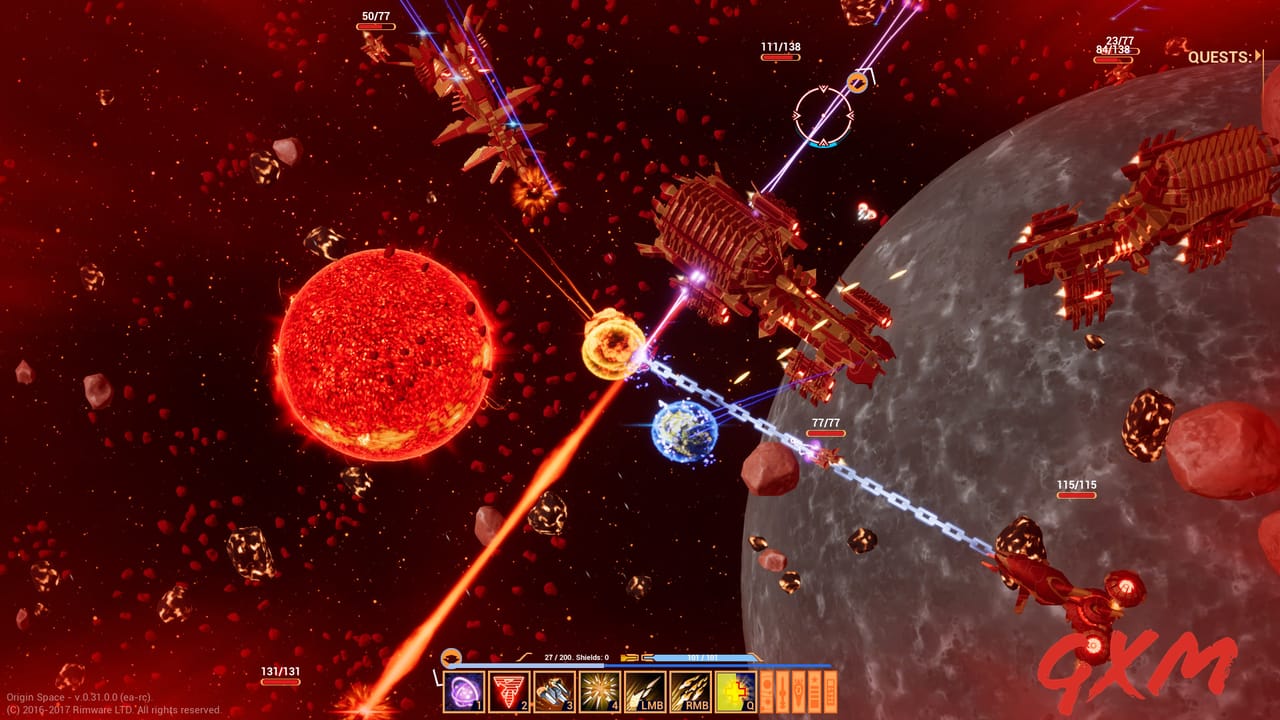This screenshot has height=720, width=1280.
Task: Open the galaxy map icon beside the hotbar
Action: 766,690
